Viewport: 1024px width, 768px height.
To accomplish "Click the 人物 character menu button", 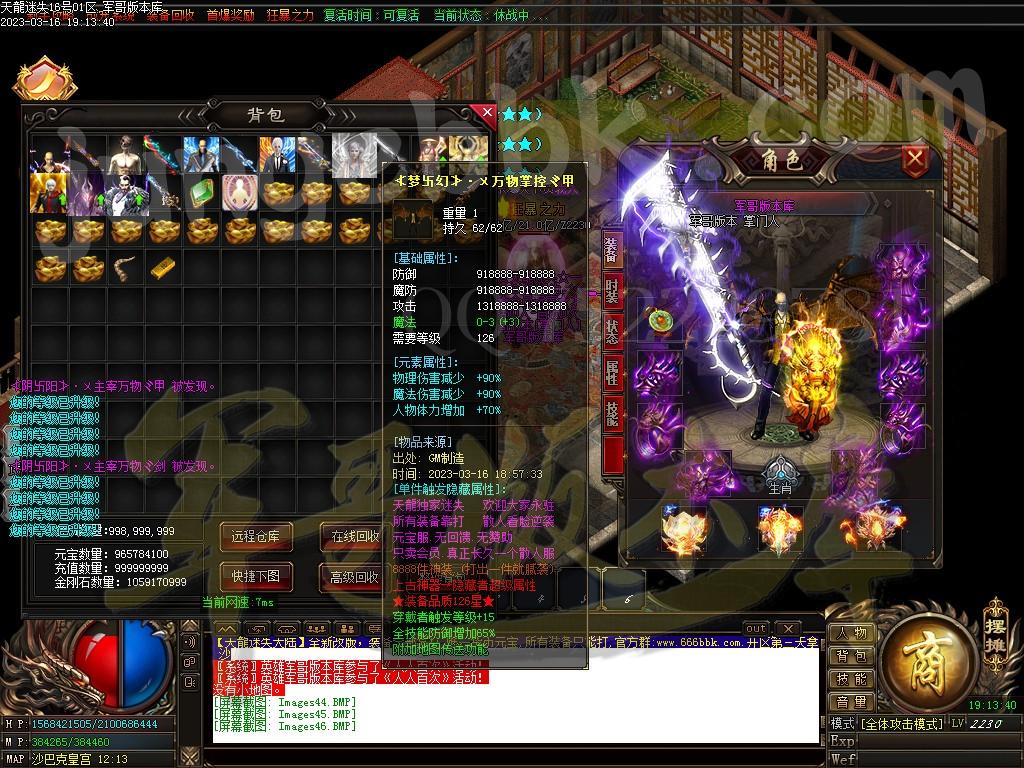I will click(x=852, y=634).
